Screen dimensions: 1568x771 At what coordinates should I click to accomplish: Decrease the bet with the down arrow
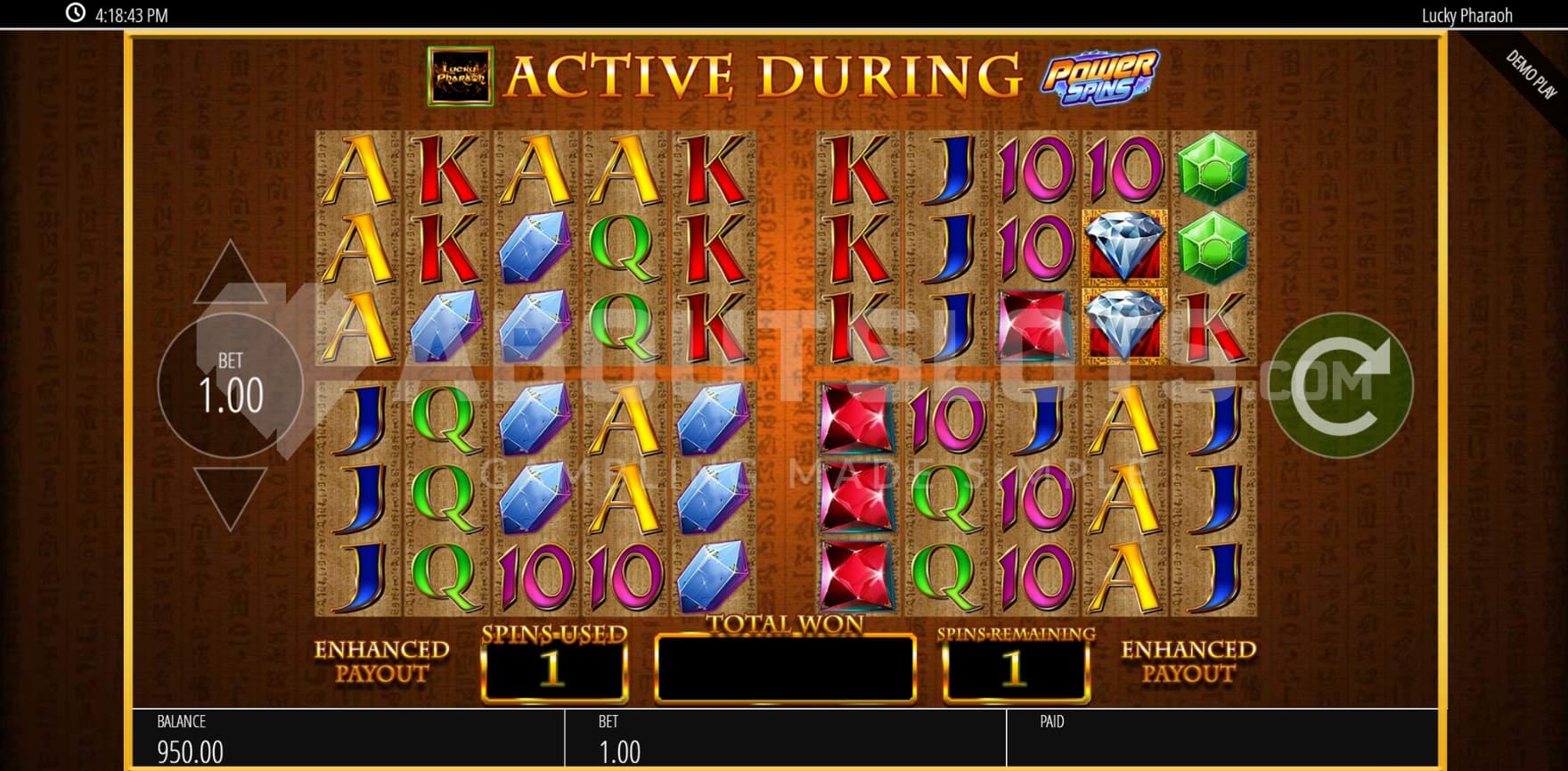[230, 496]
